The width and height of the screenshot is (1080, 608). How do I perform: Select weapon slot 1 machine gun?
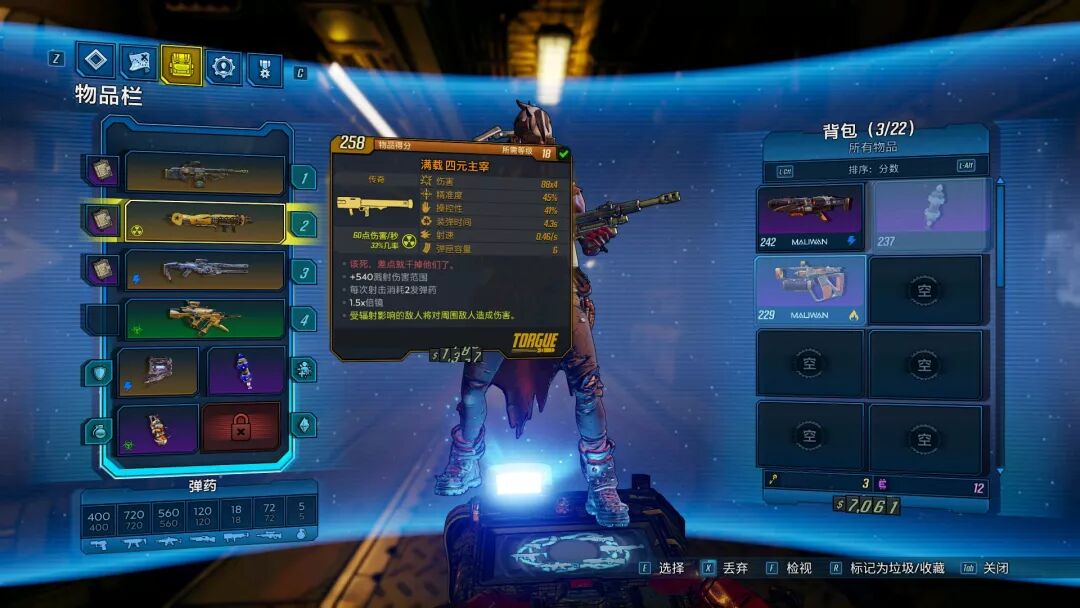[204, 174]
